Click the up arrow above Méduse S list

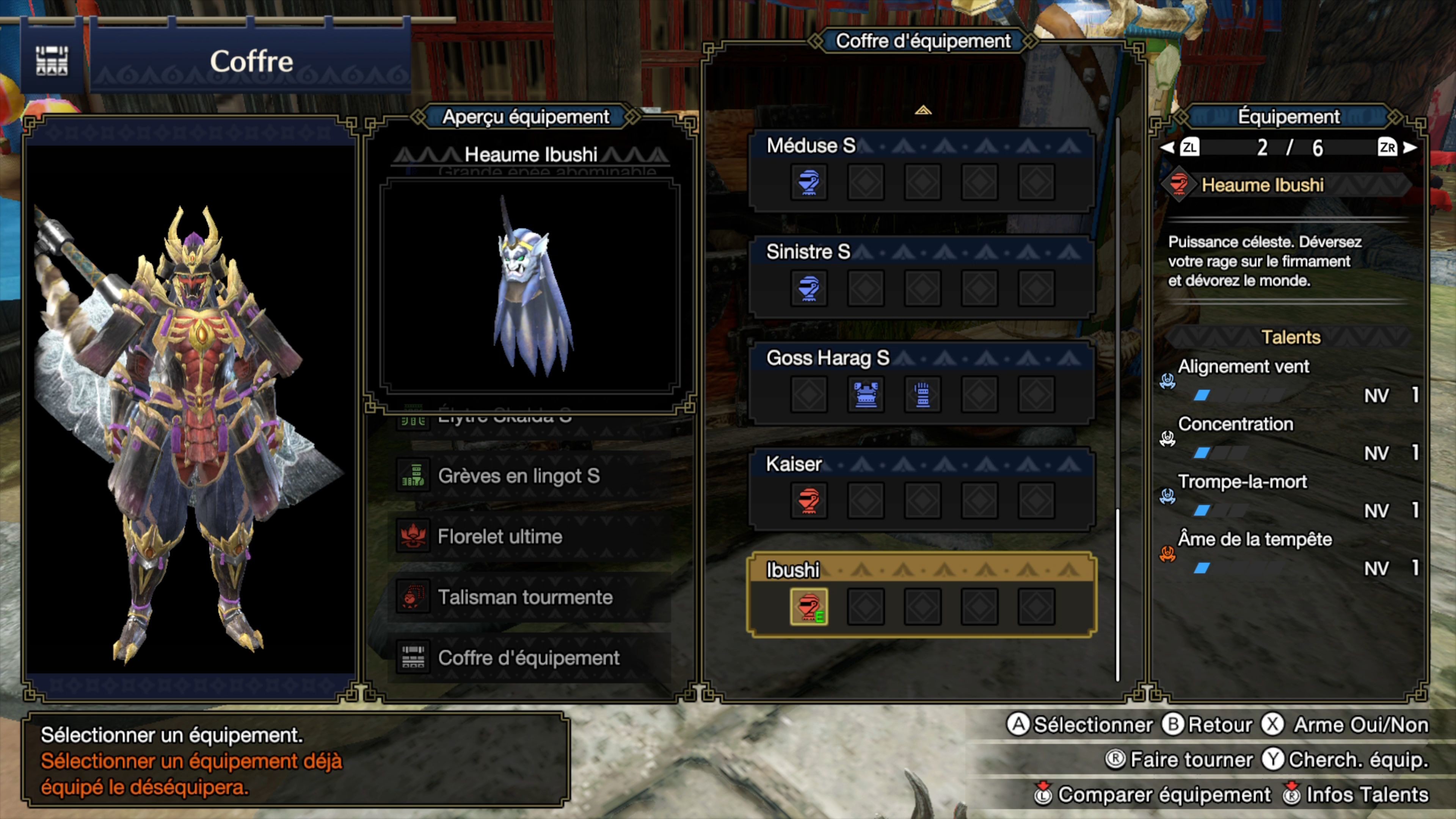pyautogui.click(x=924, y=111)
